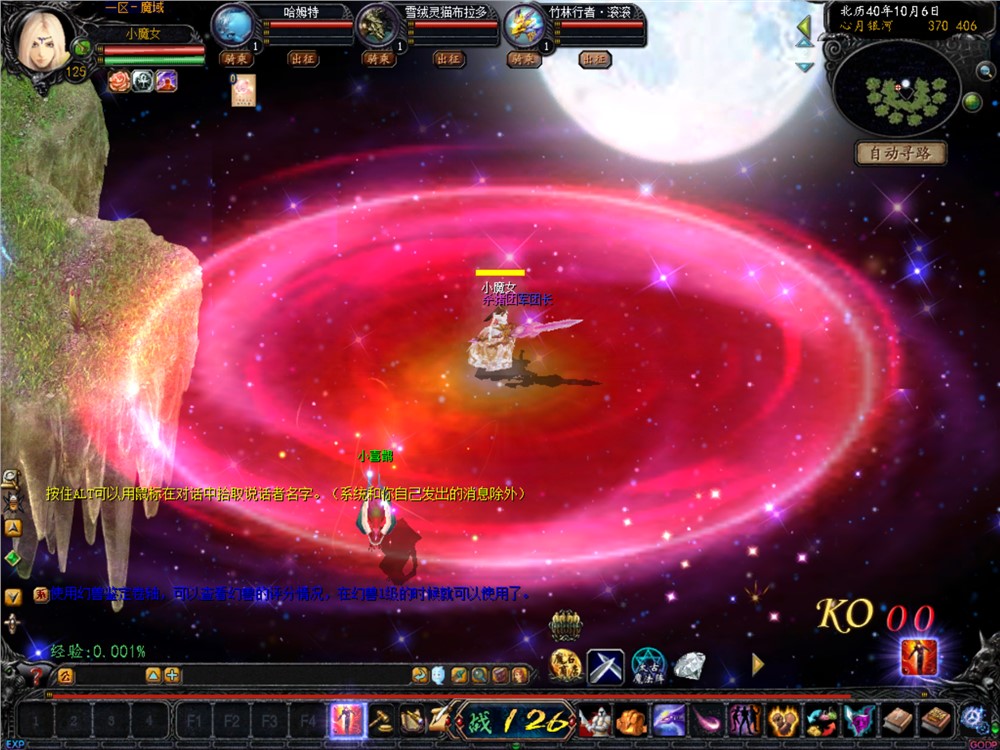Click the diamond icon above the hotbar
1000x750 pixels.
point(689,664)
